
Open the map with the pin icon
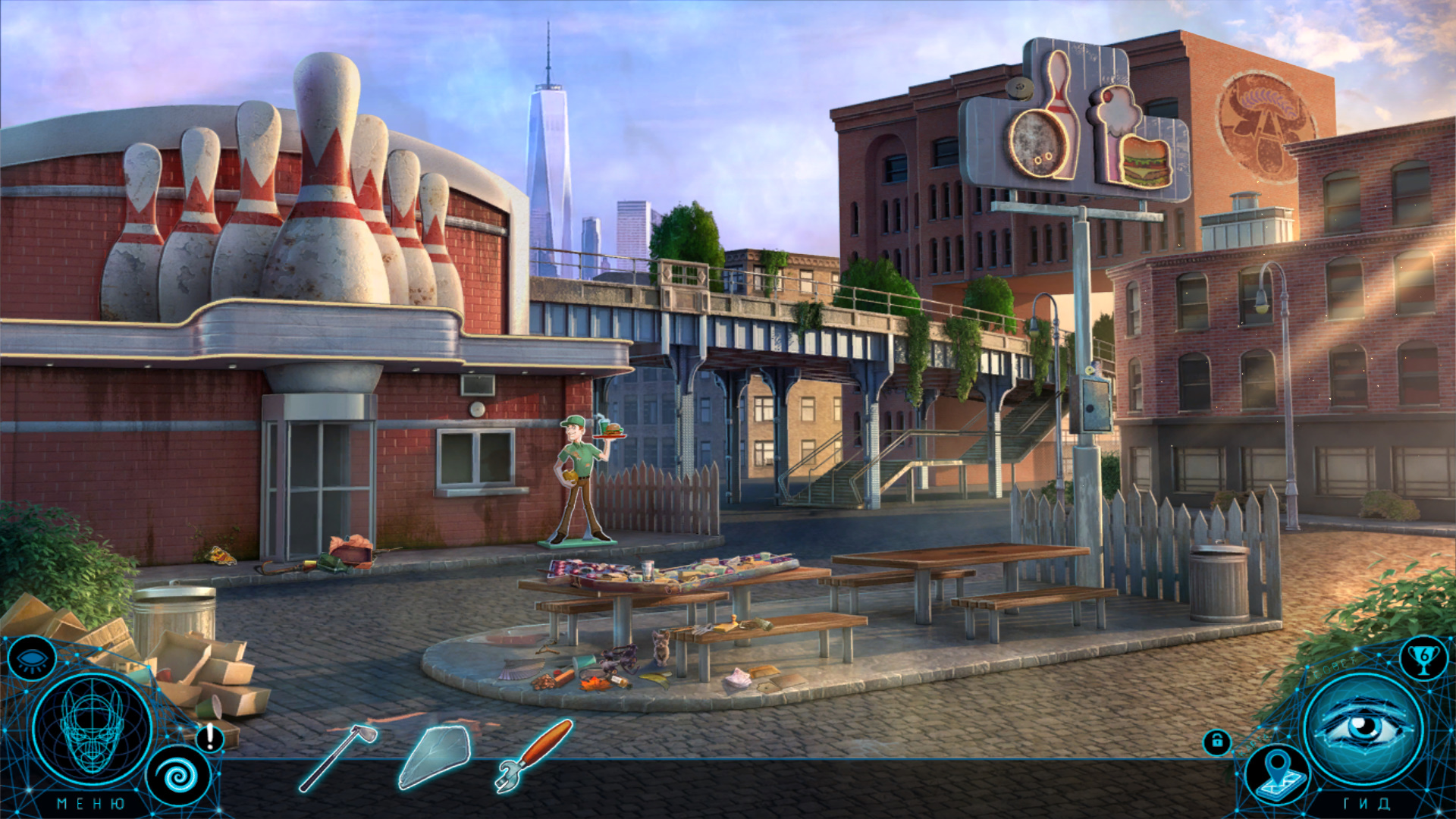[x=1279, y=773]
